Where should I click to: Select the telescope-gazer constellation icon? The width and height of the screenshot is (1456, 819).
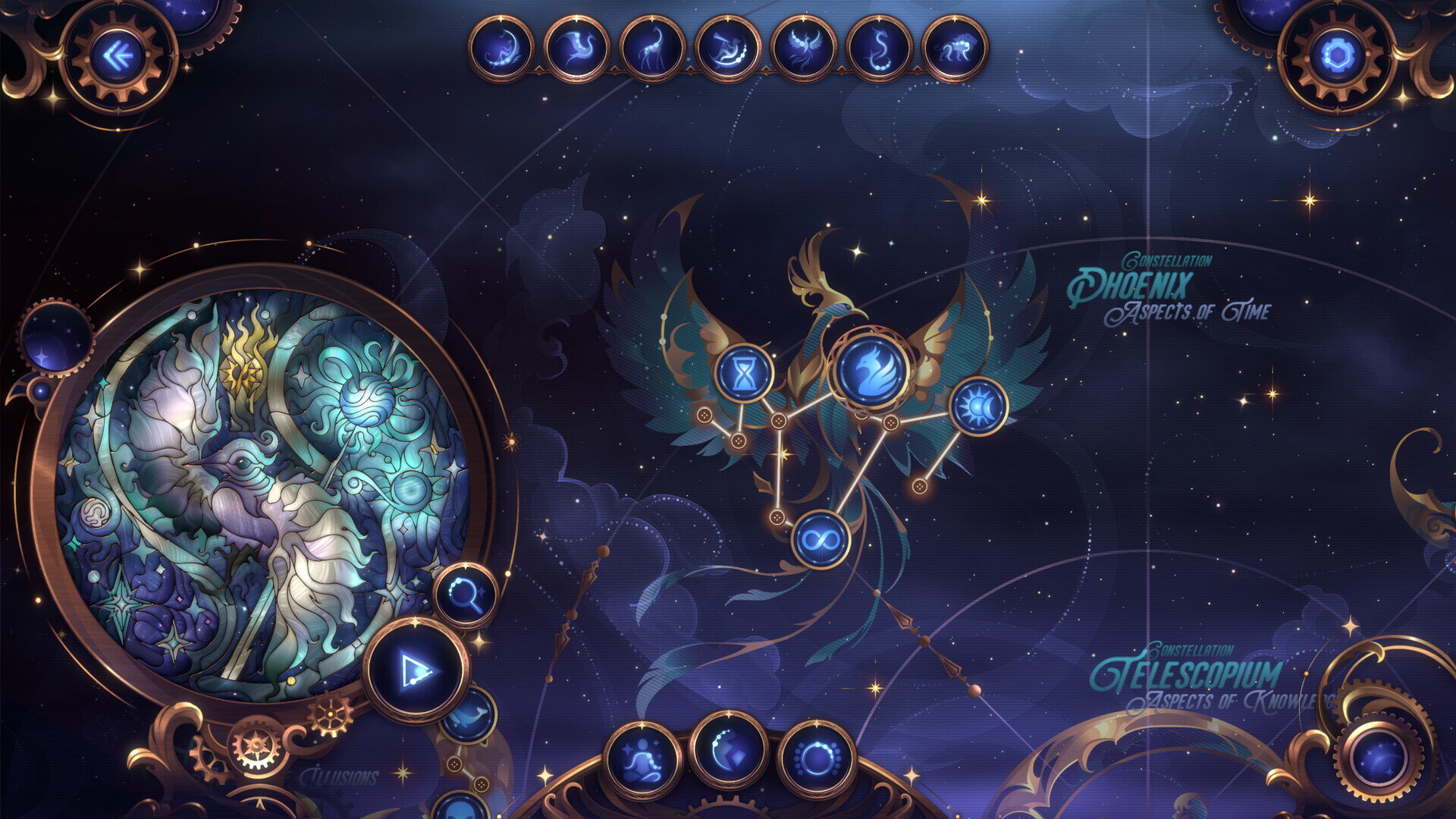pos(728,49)
